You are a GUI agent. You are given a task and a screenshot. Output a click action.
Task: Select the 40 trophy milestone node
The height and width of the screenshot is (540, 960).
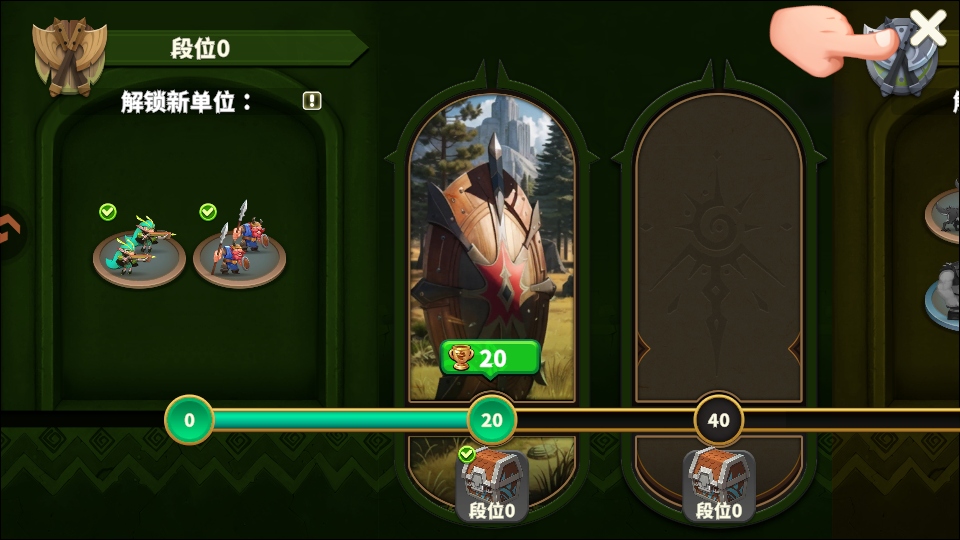click(x=718, y=420)
